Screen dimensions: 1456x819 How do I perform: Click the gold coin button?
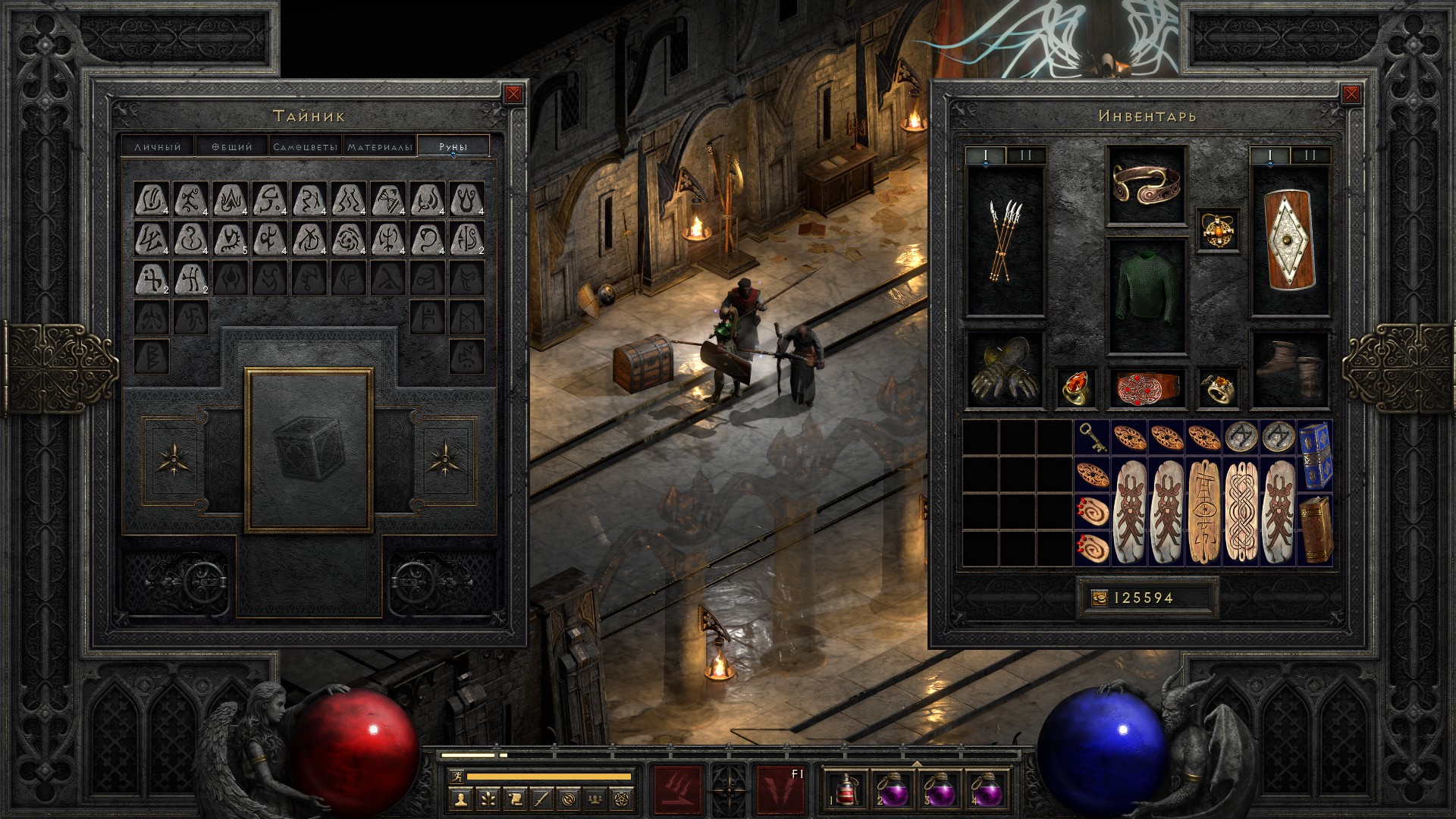coord(1099,598)
